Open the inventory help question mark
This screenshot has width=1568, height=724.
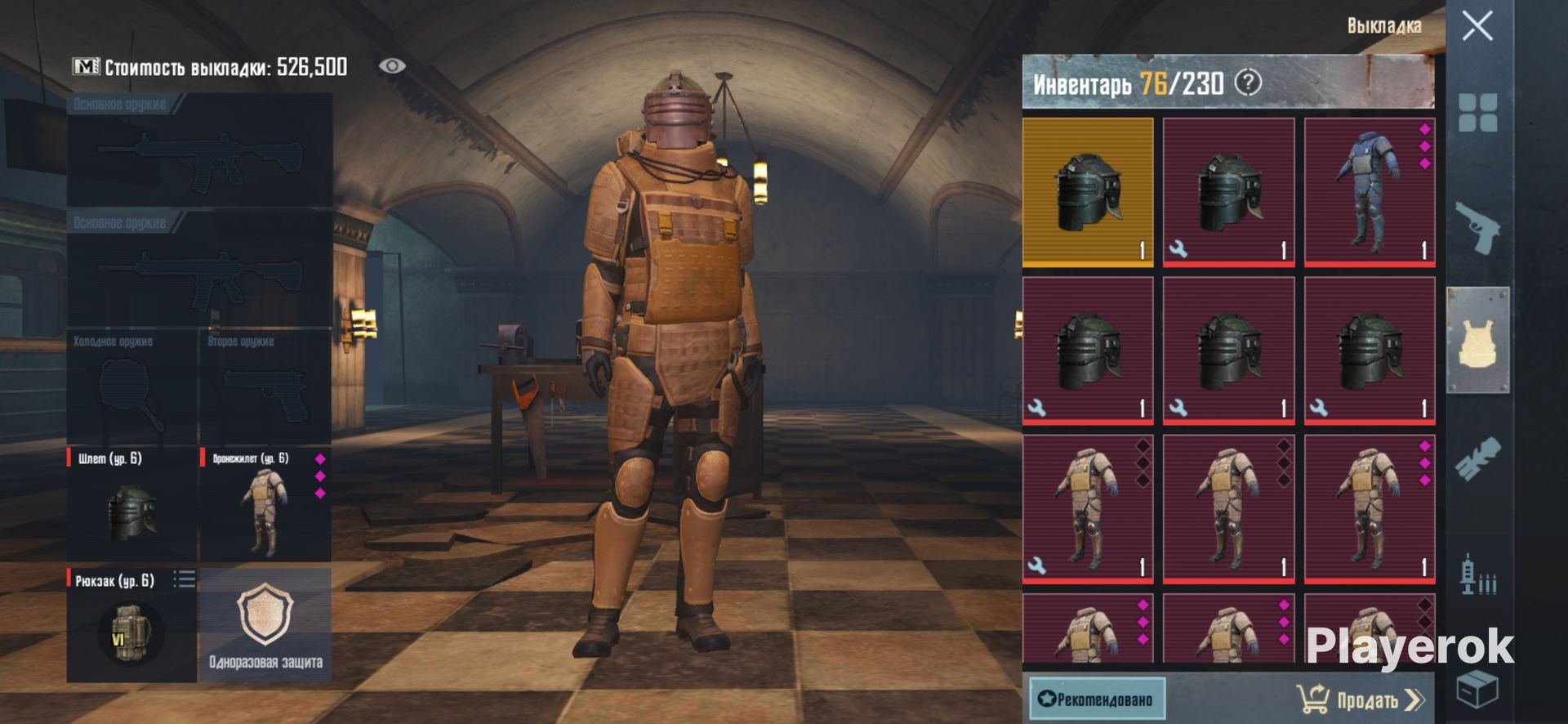(x=1248, y=83)
